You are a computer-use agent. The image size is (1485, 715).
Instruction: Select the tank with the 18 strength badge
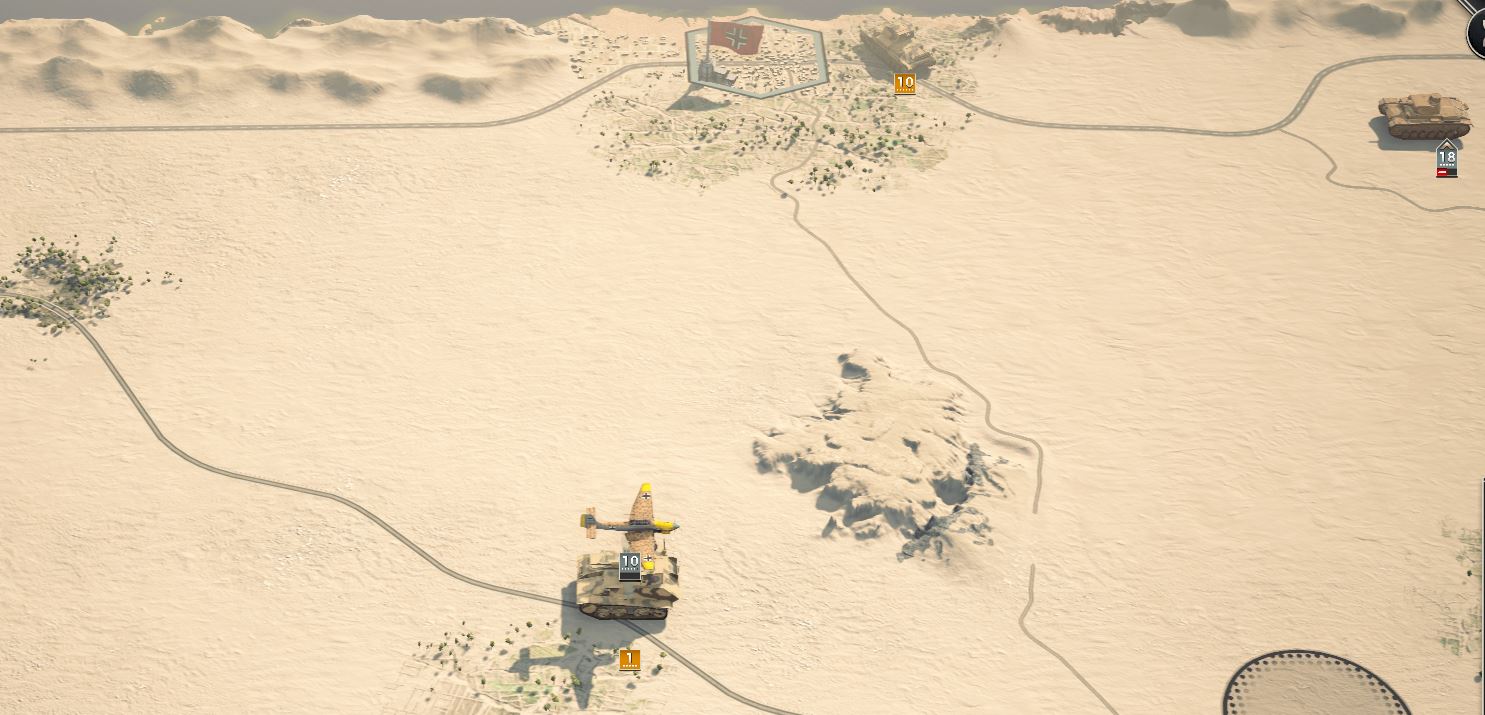point(1424,117)
